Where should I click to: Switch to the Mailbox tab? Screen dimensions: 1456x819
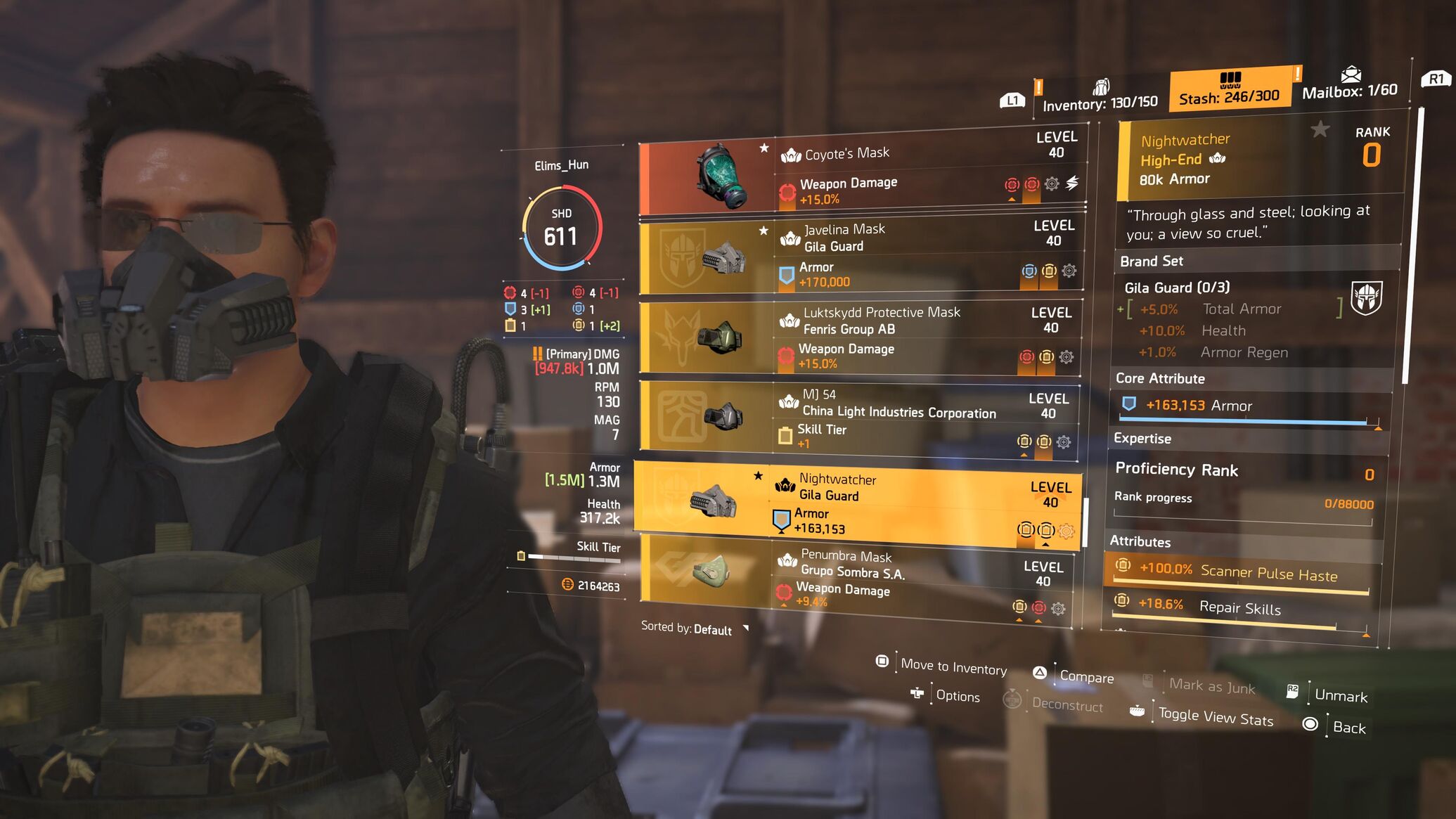pos(1349,90)
